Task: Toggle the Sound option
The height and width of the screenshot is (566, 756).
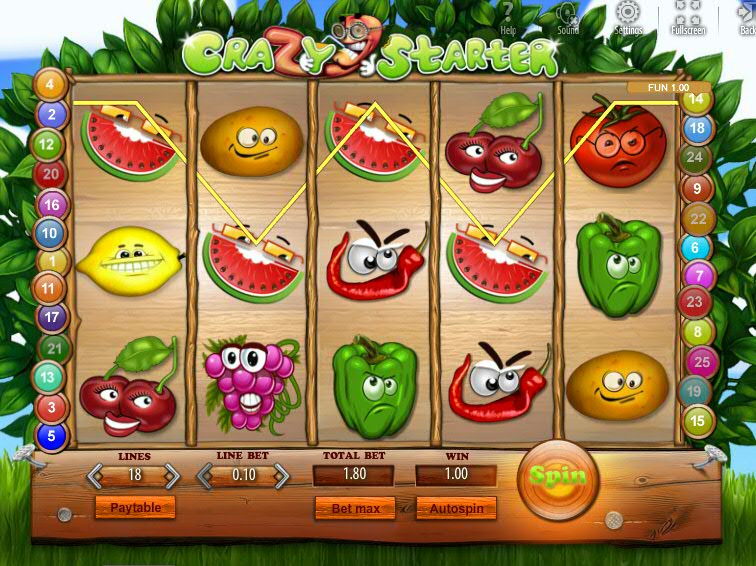Action: tap(567, 18)
